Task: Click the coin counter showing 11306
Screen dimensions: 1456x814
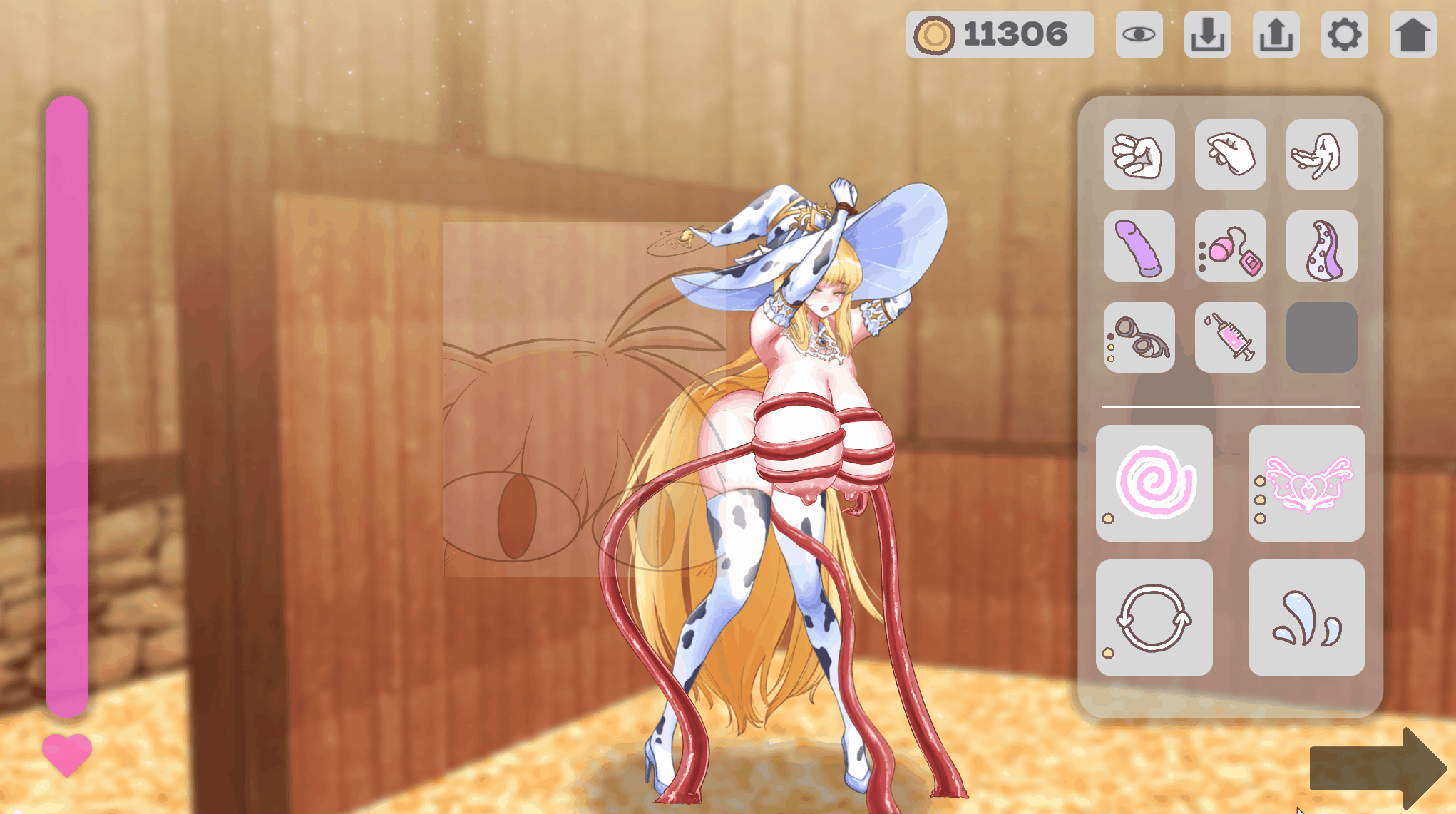Action: click(x=1000, y=31)
